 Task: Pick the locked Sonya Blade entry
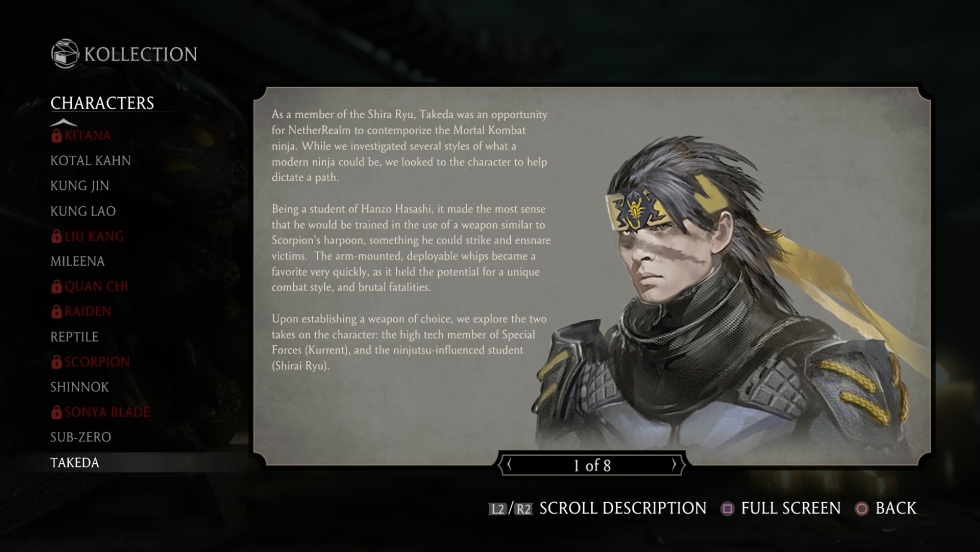pyautogui.click(x=100, y=412)
